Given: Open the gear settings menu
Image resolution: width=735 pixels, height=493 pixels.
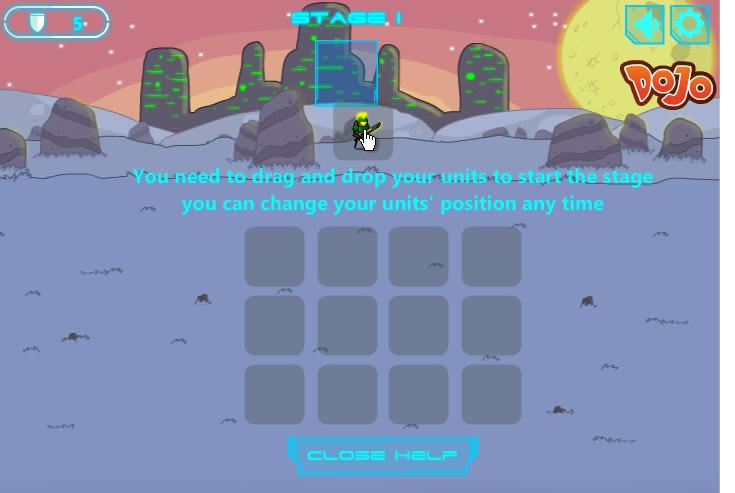Looking at the screenshot, I should 689,24.
